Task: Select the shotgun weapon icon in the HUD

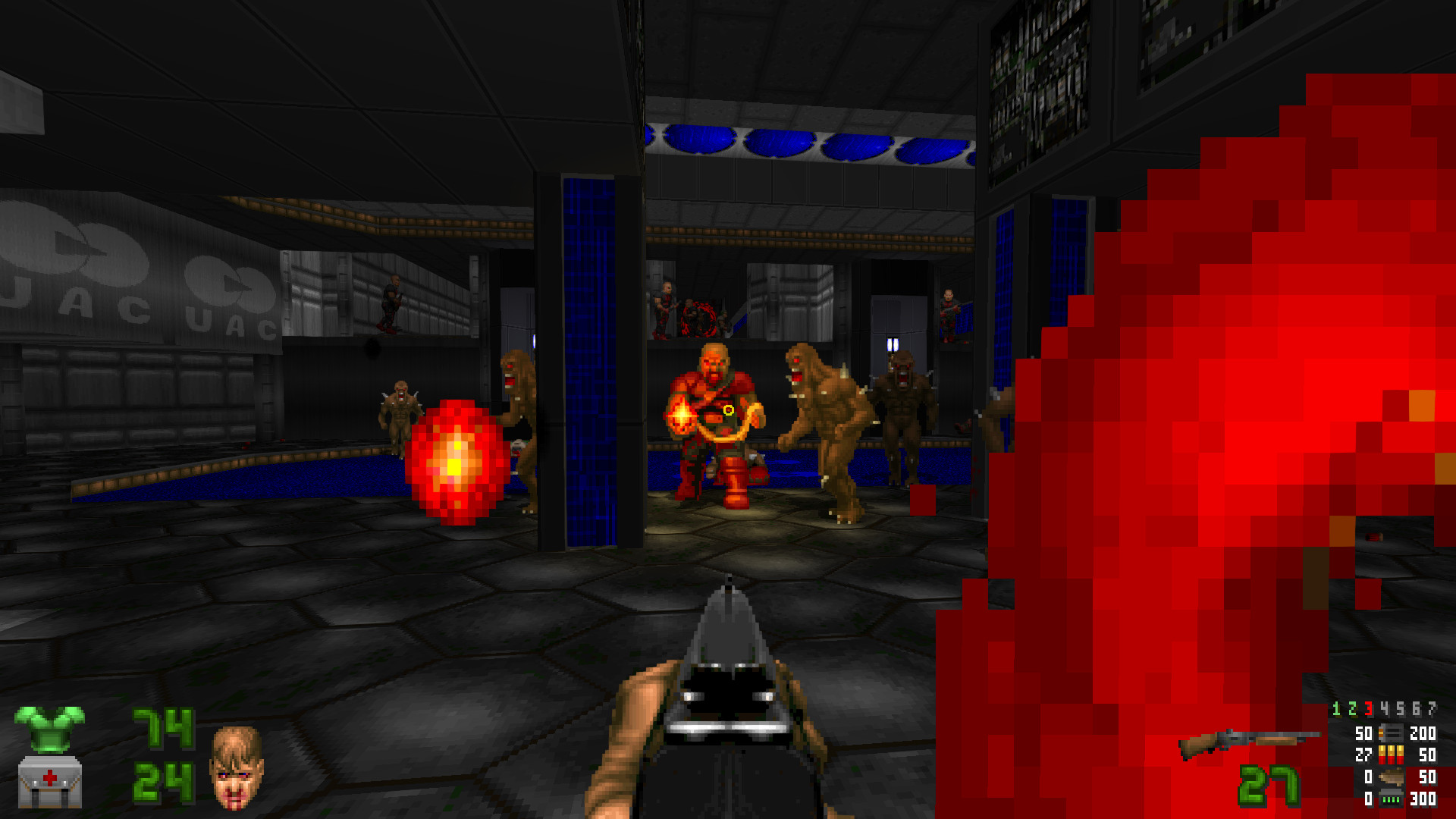Action: coord(1251,740)
